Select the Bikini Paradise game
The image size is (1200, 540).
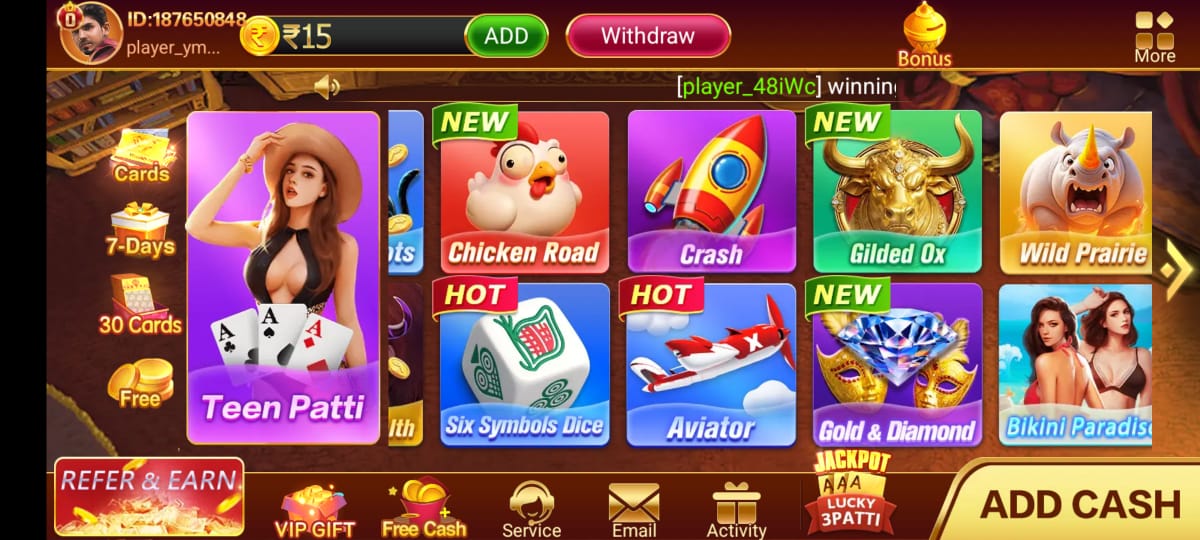pyautogui.click(x=1076, y=364)
